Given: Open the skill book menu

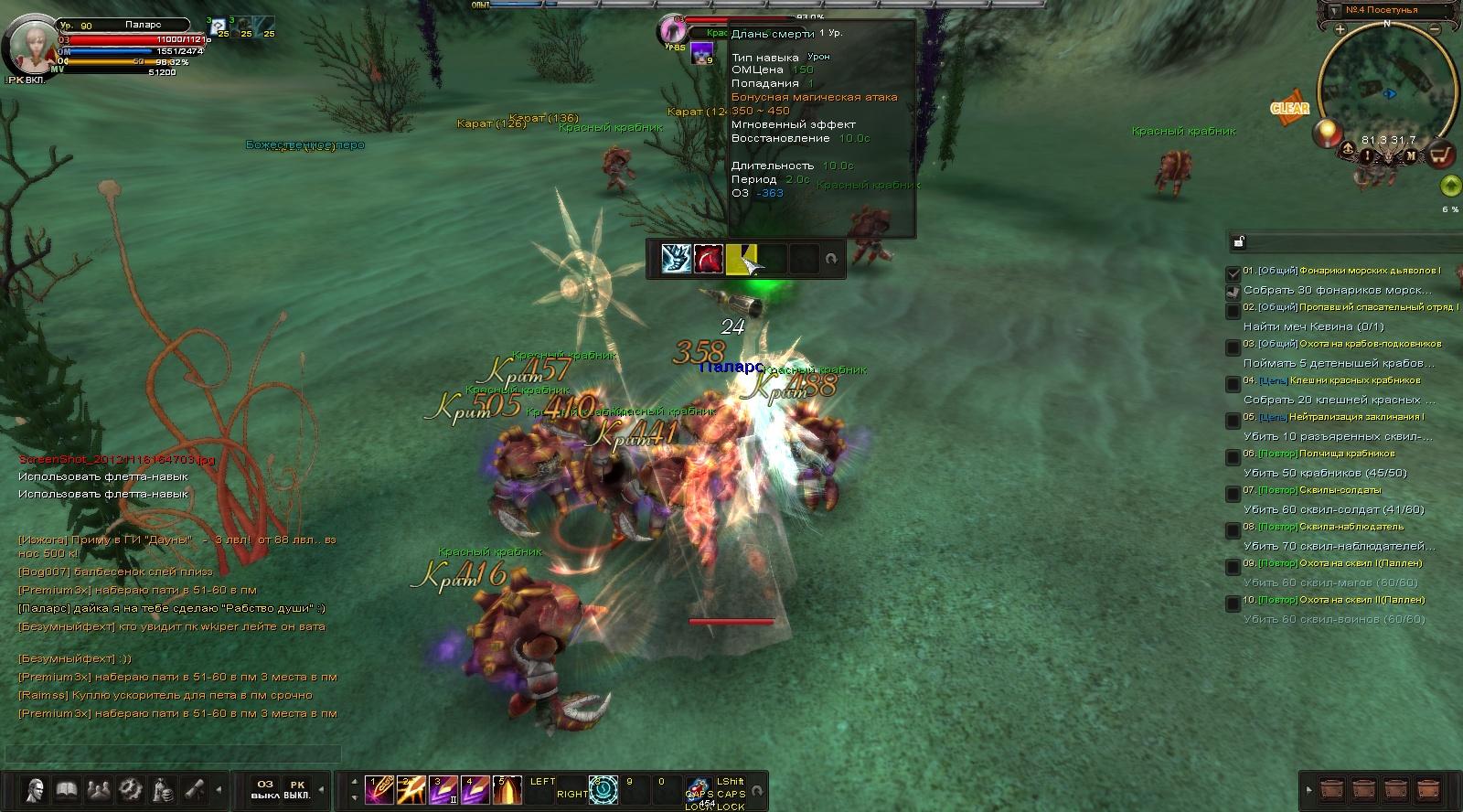Looking at the screenshot, I should point(67,788).
